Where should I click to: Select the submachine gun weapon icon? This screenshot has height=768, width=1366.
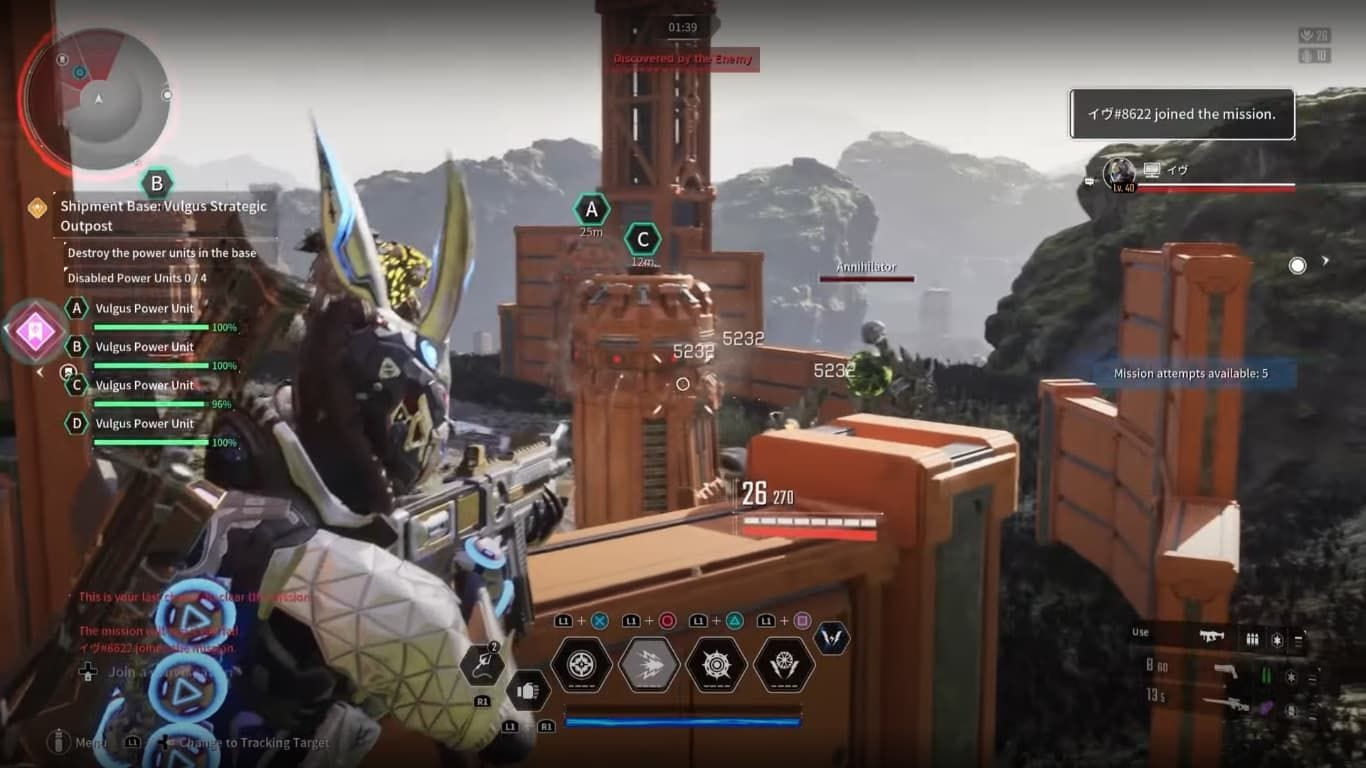tap(1212, 636)
